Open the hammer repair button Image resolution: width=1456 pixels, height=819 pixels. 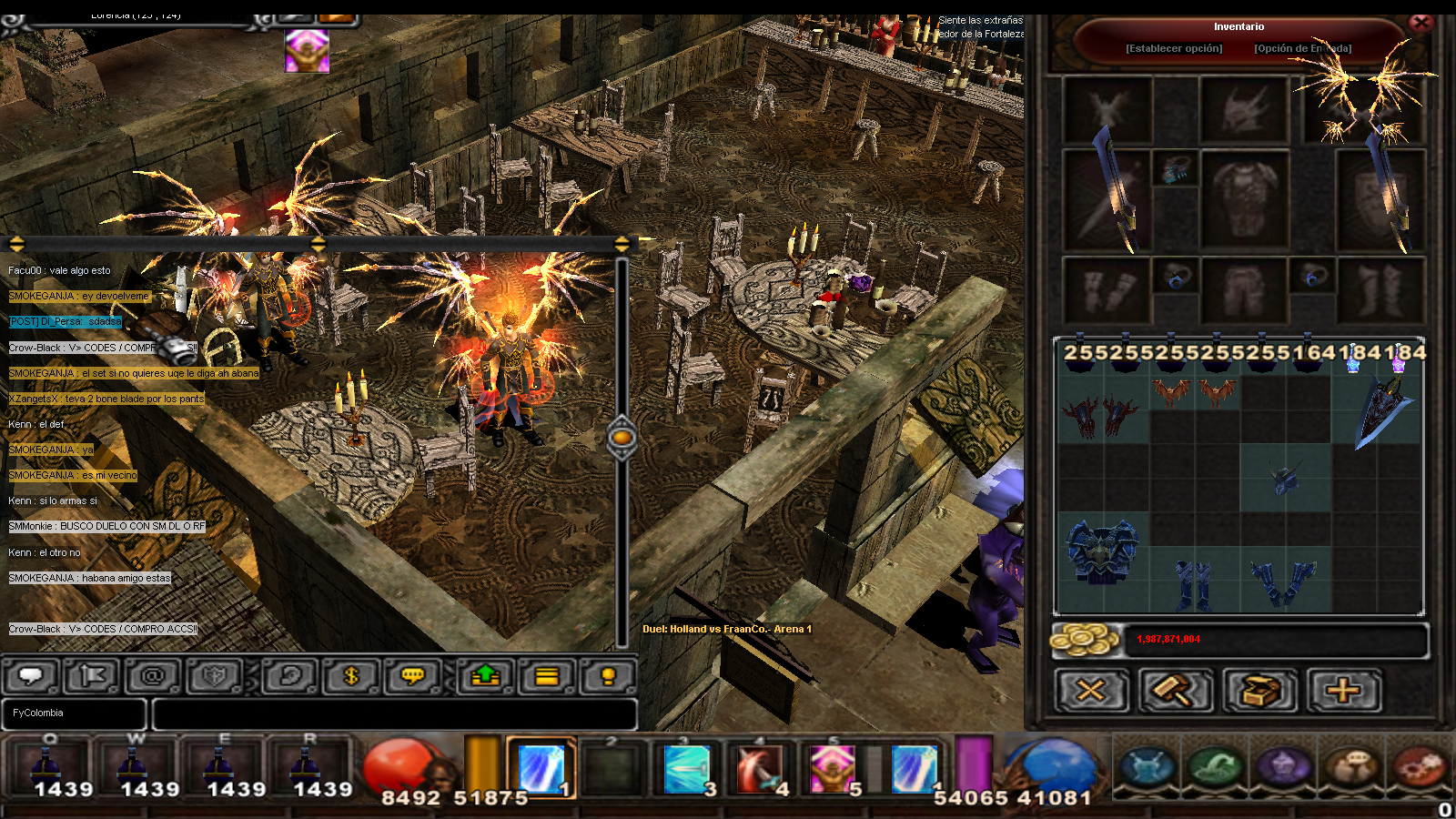[1175, 691]
